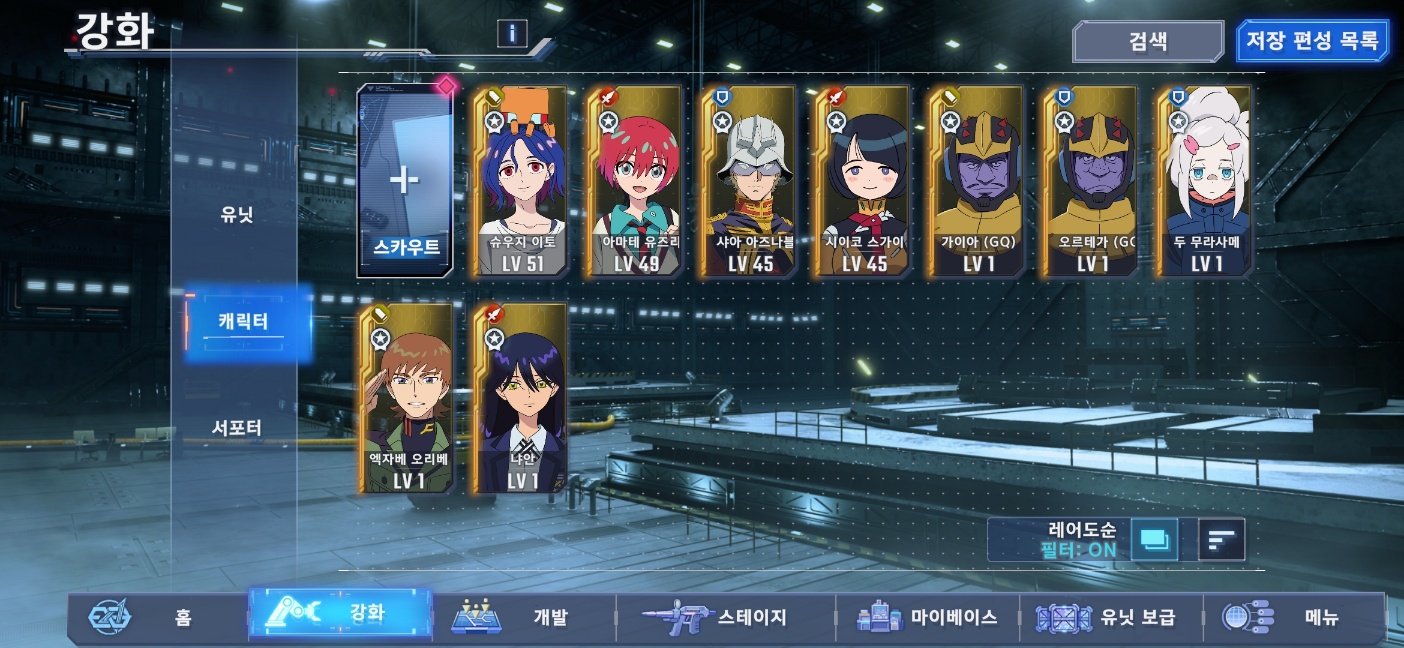
Task: Show the info panel via the i icon
Action: 512,33
